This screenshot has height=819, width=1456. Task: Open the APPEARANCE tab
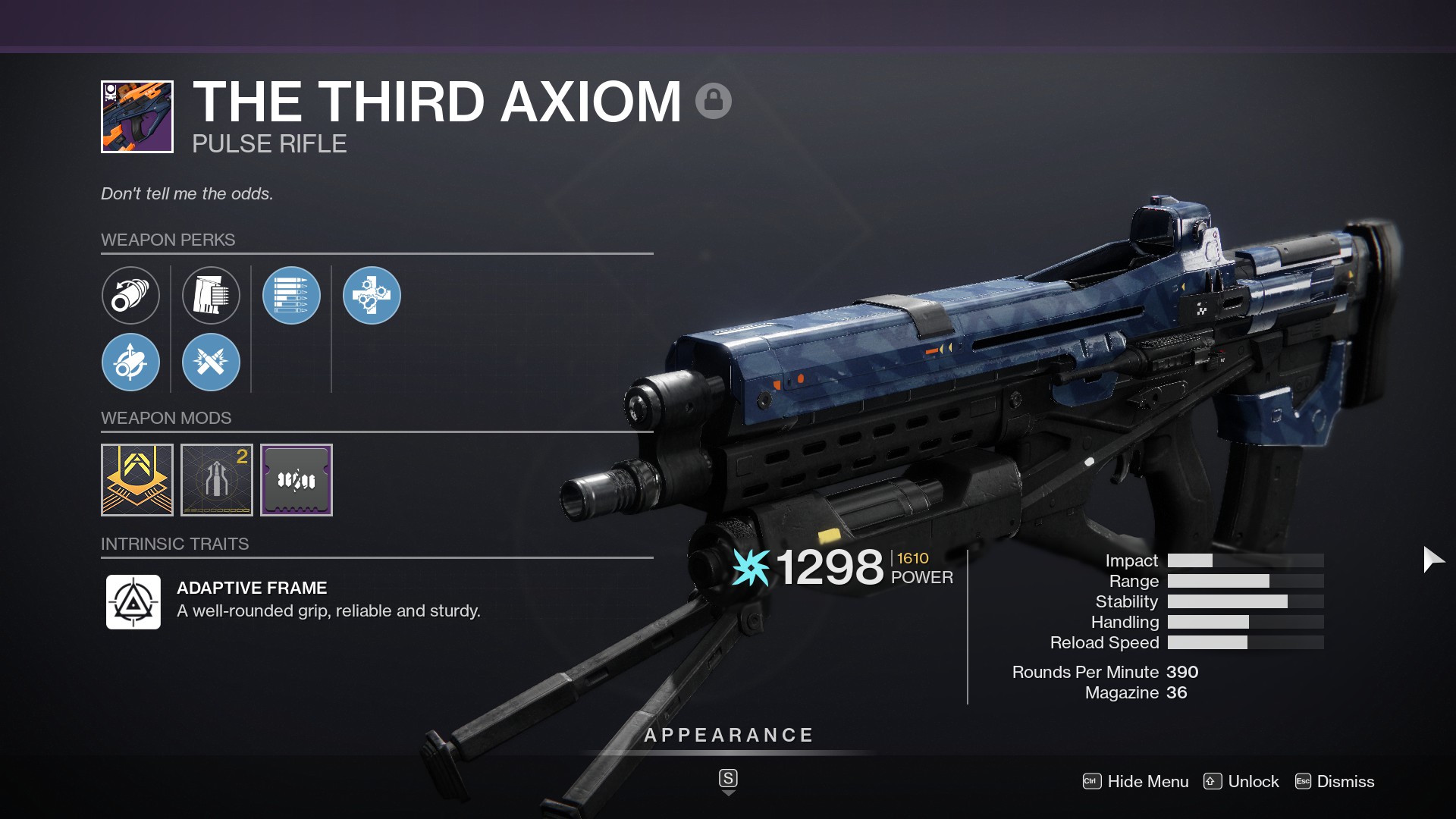coord(728,734)
